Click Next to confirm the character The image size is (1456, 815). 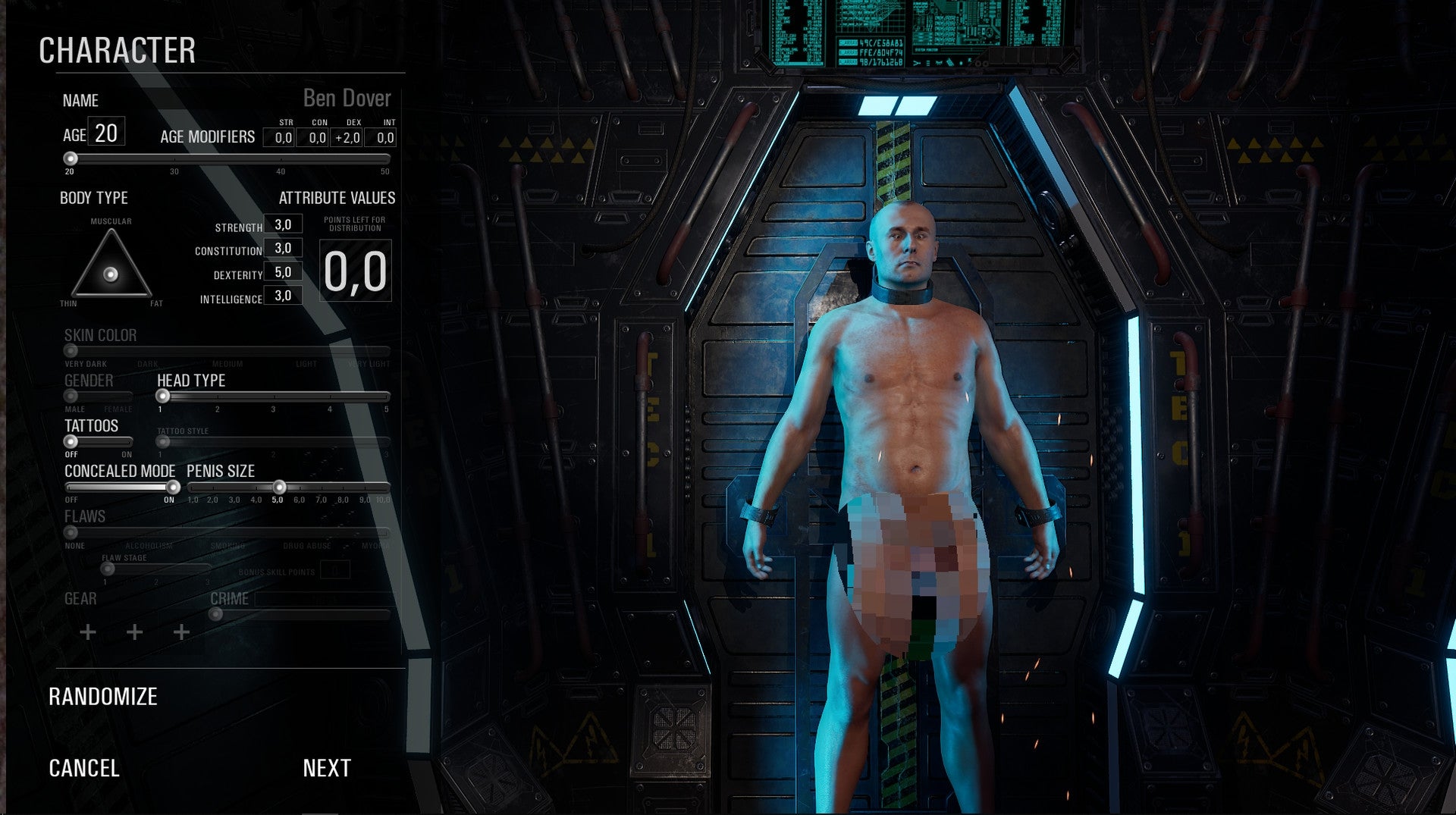point(325,768)
